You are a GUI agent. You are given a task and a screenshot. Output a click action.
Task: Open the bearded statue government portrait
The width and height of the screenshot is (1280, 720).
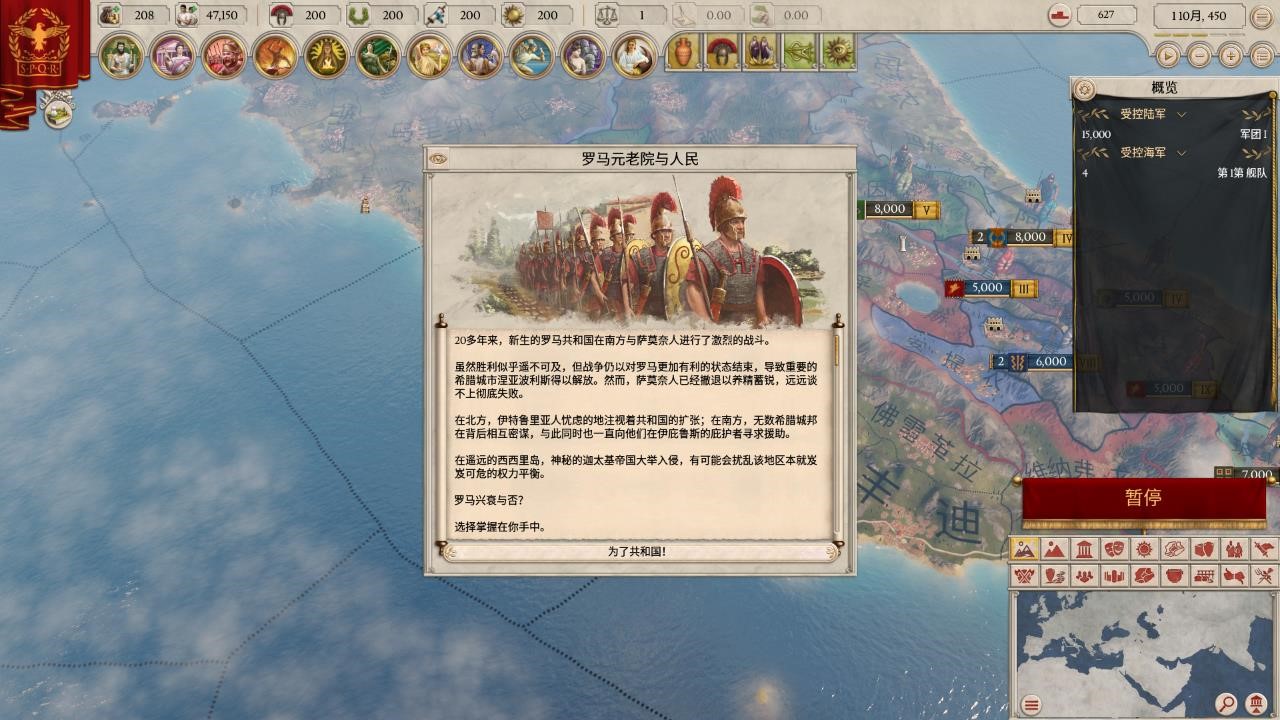click(121, 56)
